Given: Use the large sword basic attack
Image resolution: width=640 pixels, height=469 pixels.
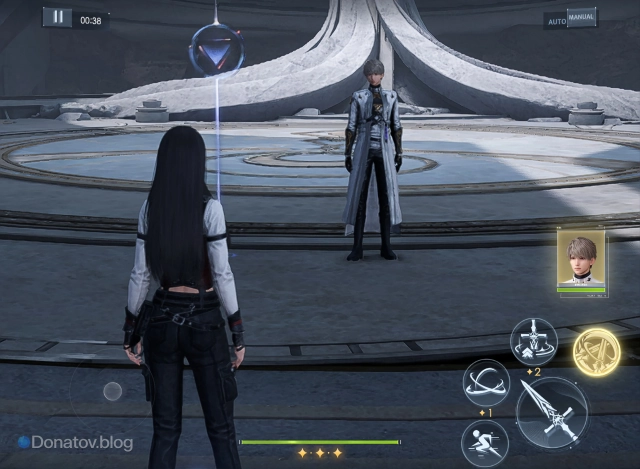Looking at the screenshot, I should tap(551, 412).
